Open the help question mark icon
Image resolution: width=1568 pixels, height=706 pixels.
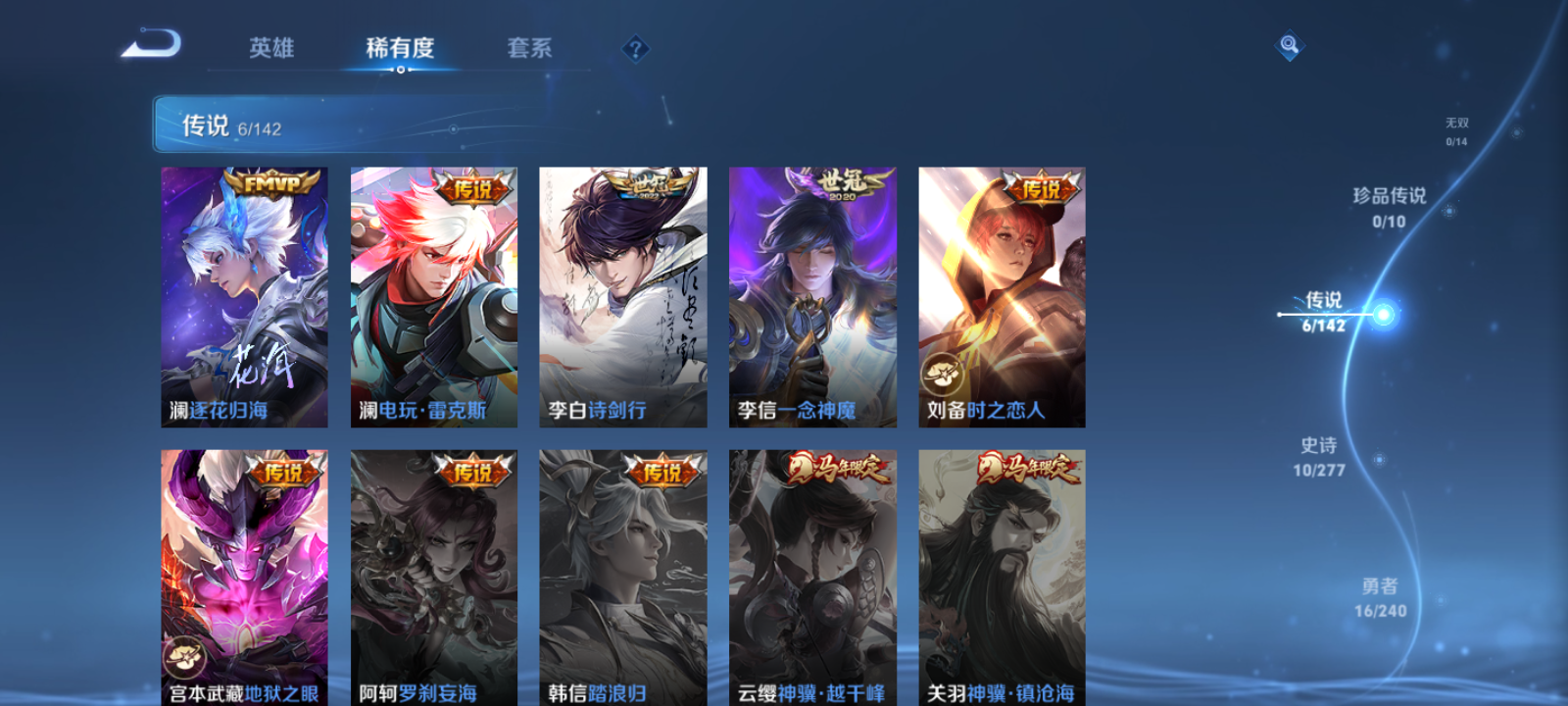tap(634, 48)
